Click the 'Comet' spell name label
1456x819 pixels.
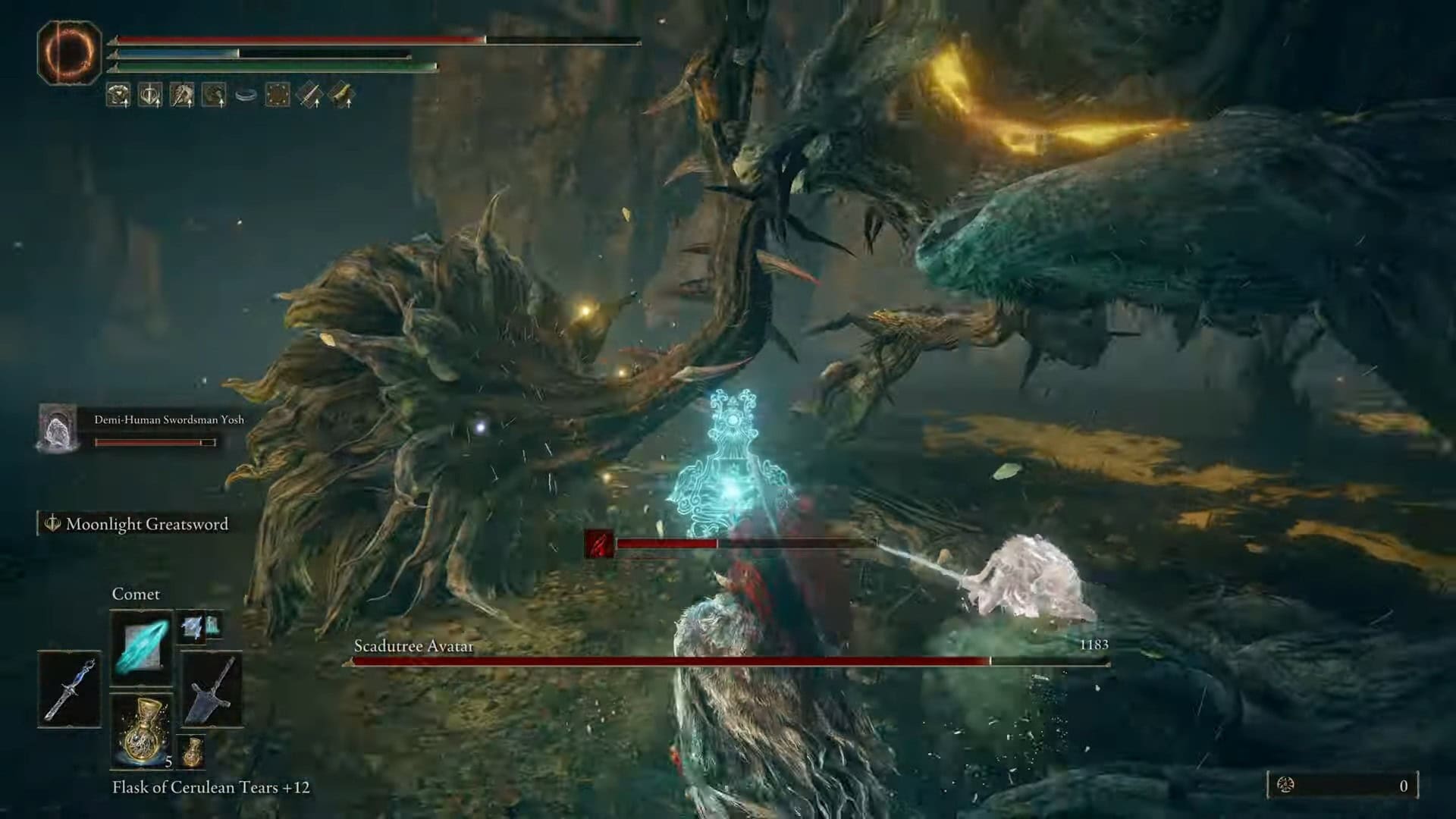(135, 594)
